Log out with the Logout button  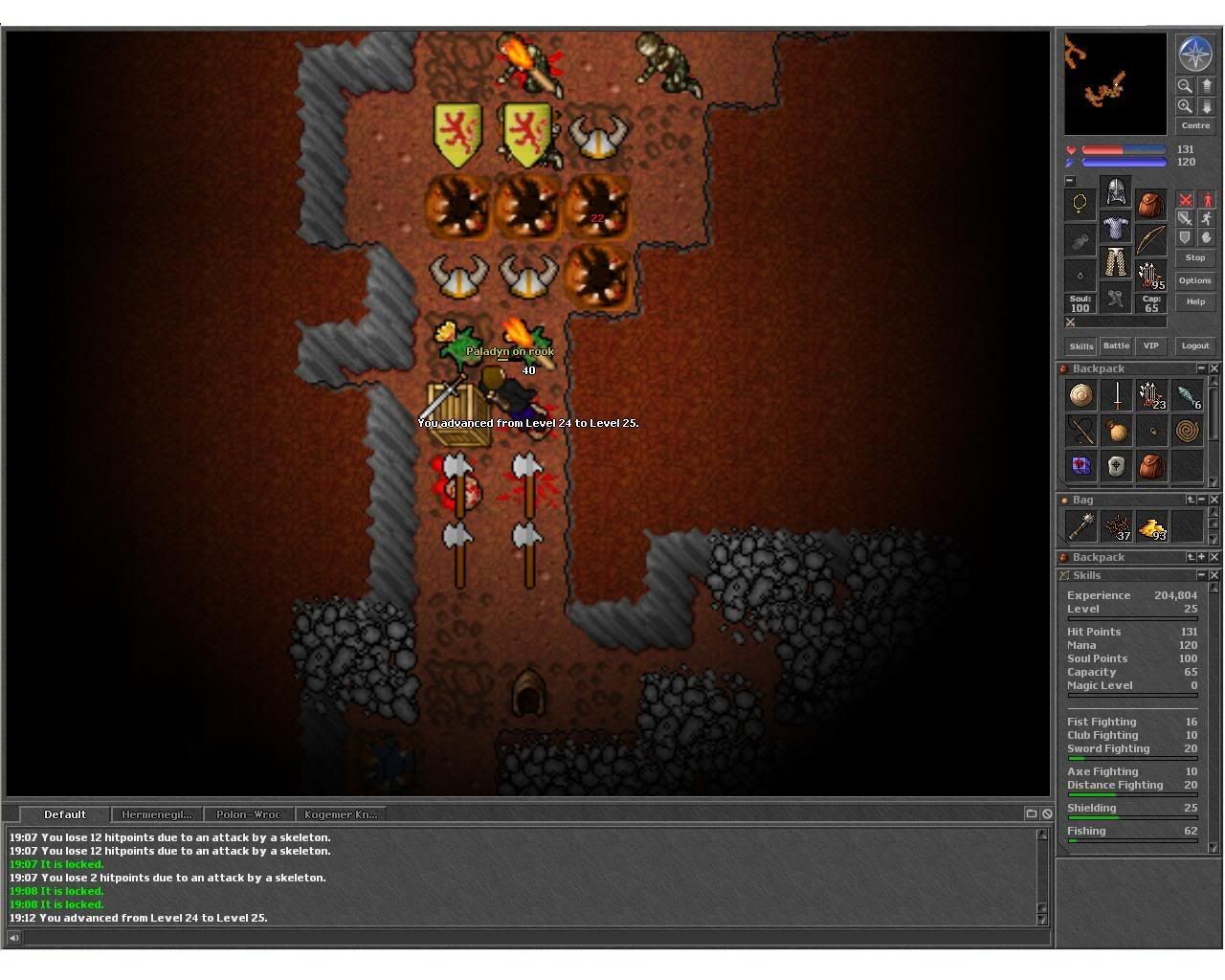point(1195,345)
